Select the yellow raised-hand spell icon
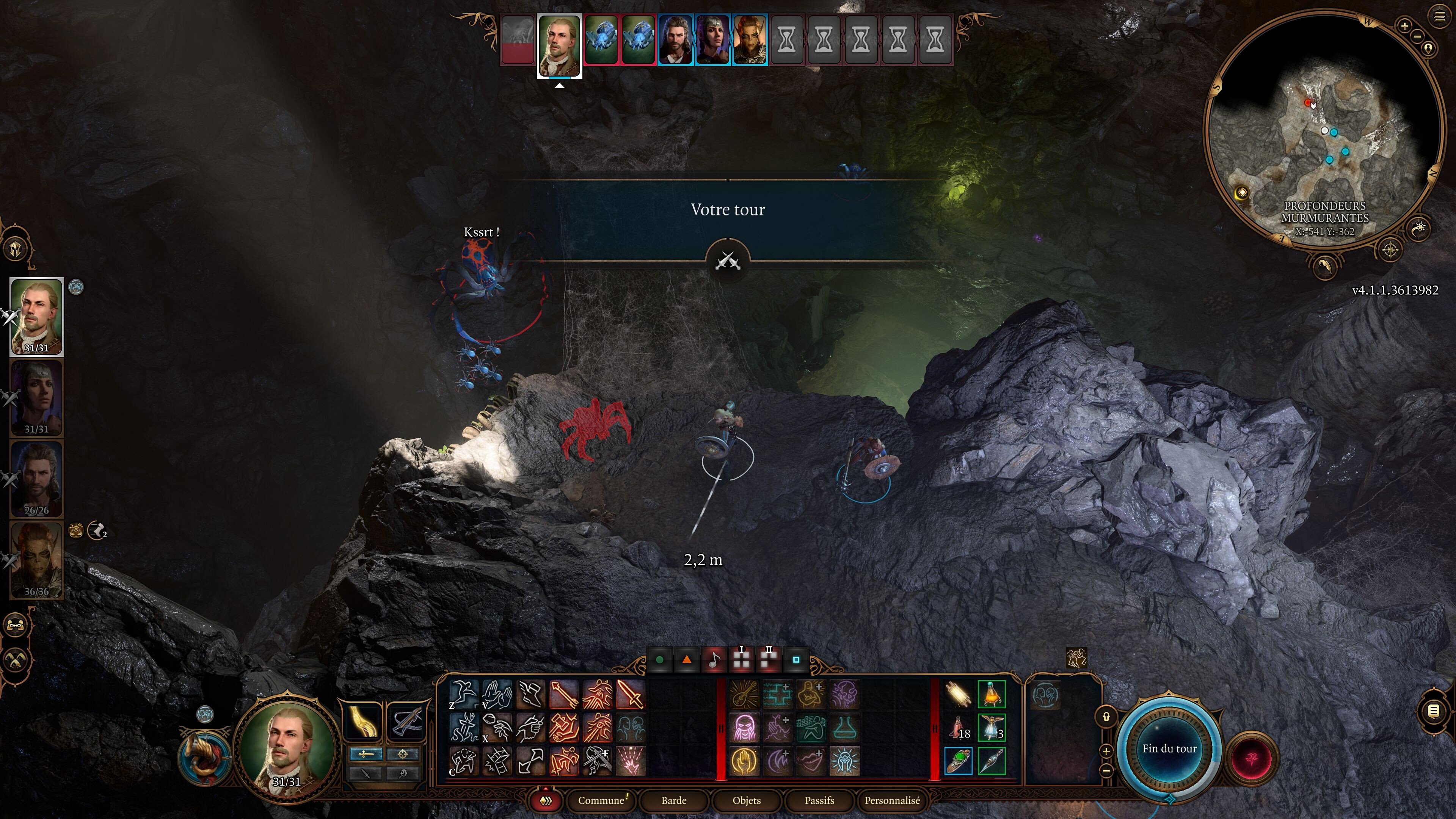1456x819 pixels. 744,761
